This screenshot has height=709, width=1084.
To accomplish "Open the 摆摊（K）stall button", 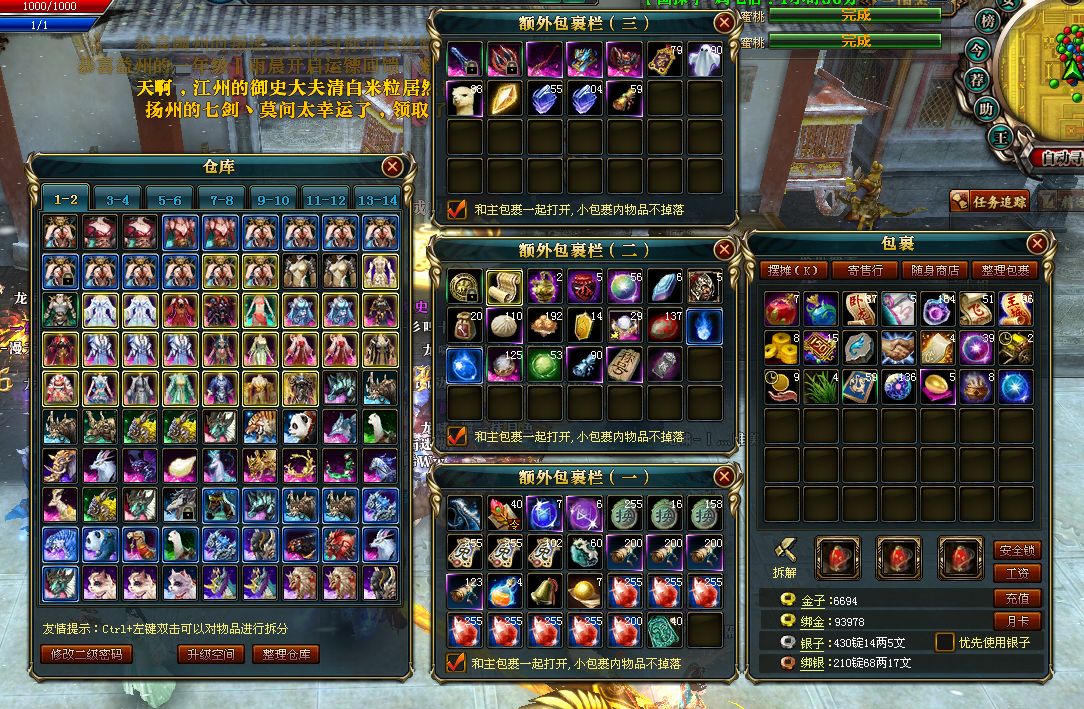I will 792,270.
